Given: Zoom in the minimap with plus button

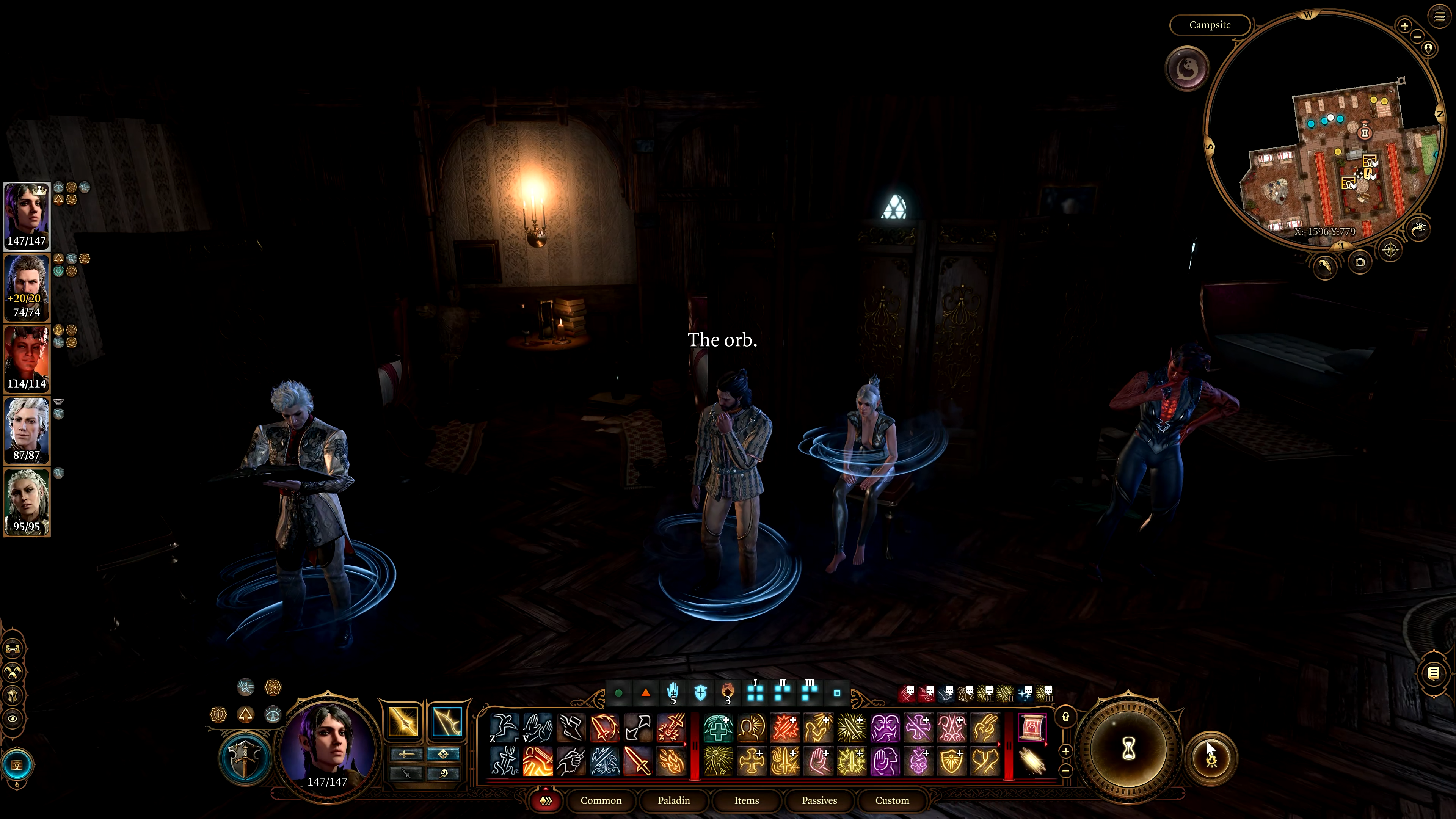Looking at the screenshot, I should 1404,25.
